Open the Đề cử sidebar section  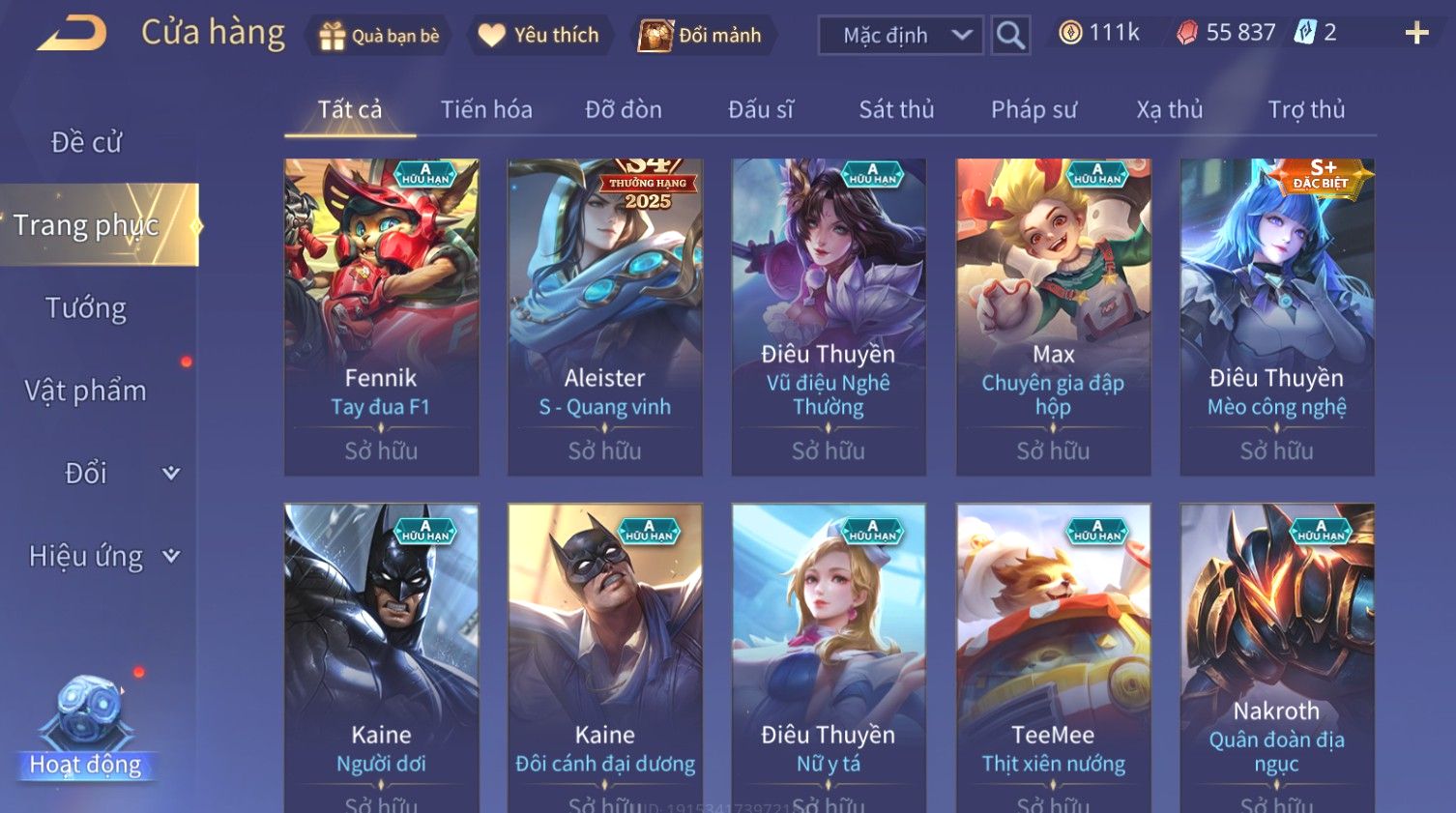(86, 142)
